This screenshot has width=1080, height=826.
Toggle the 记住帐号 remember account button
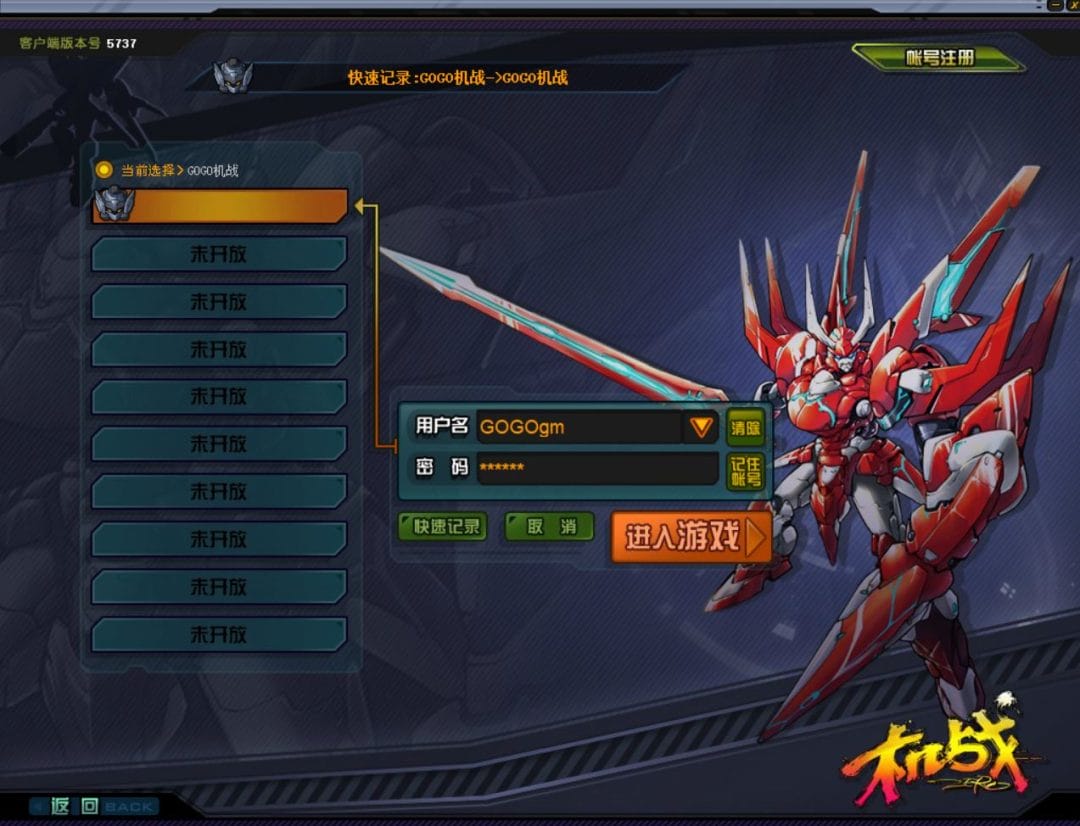[745, 471]
